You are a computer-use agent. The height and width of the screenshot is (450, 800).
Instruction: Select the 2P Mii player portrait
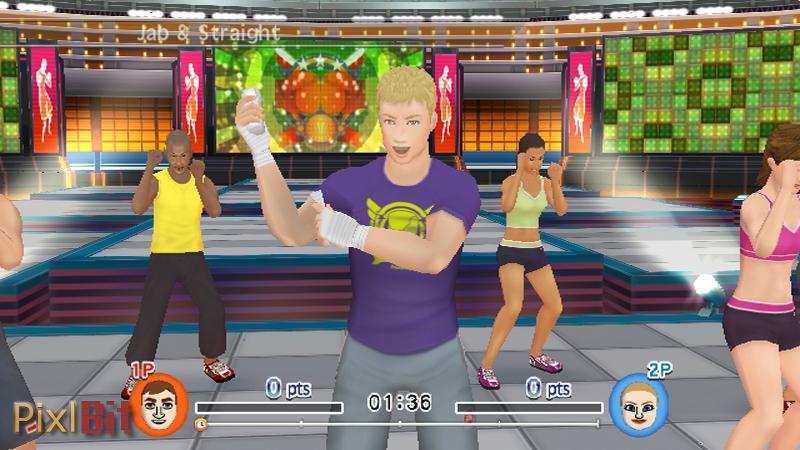(638, 405)
